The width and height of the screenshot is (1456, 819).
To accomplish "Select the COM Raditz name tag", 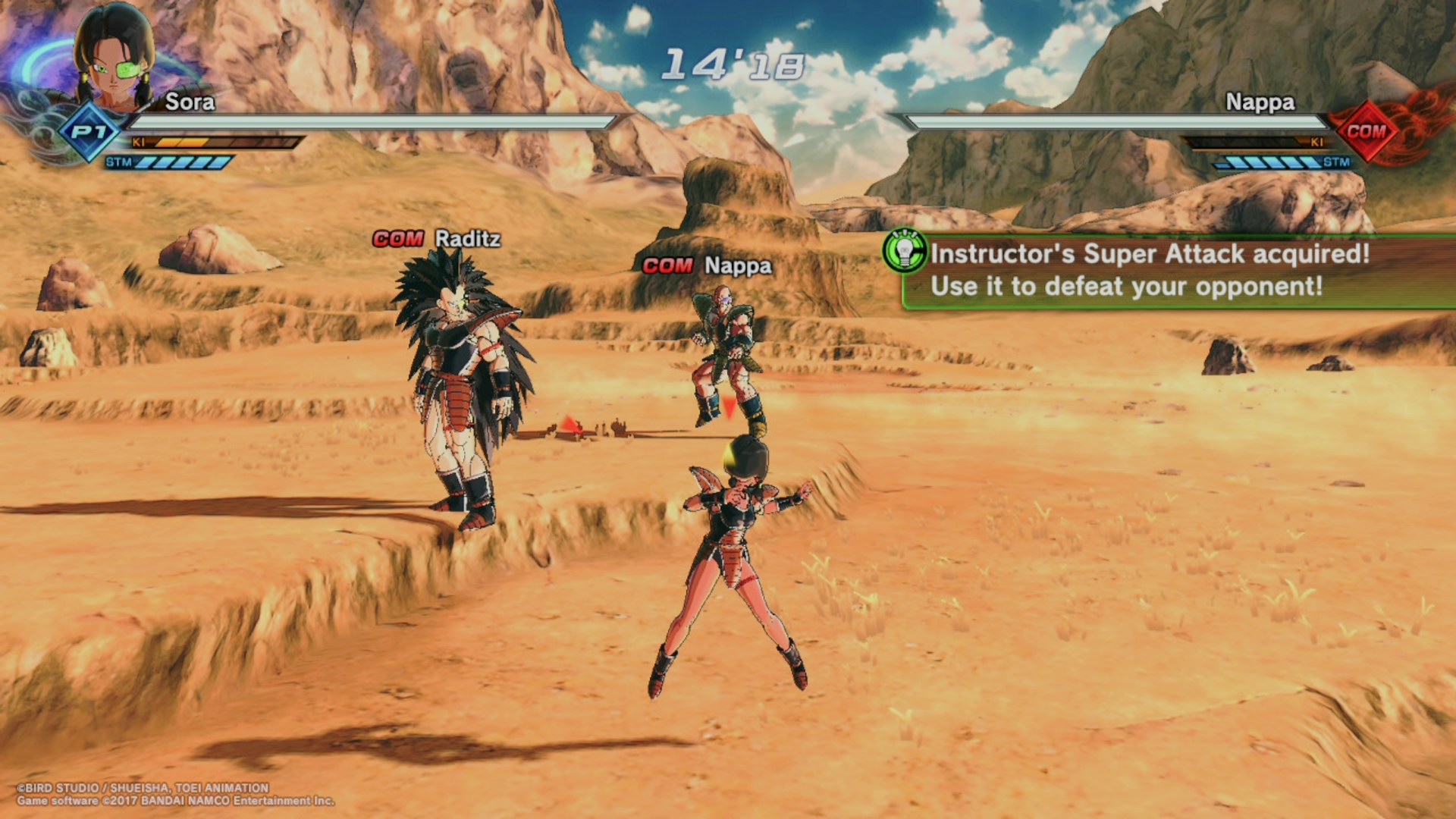I will click(x=437, y=239).
